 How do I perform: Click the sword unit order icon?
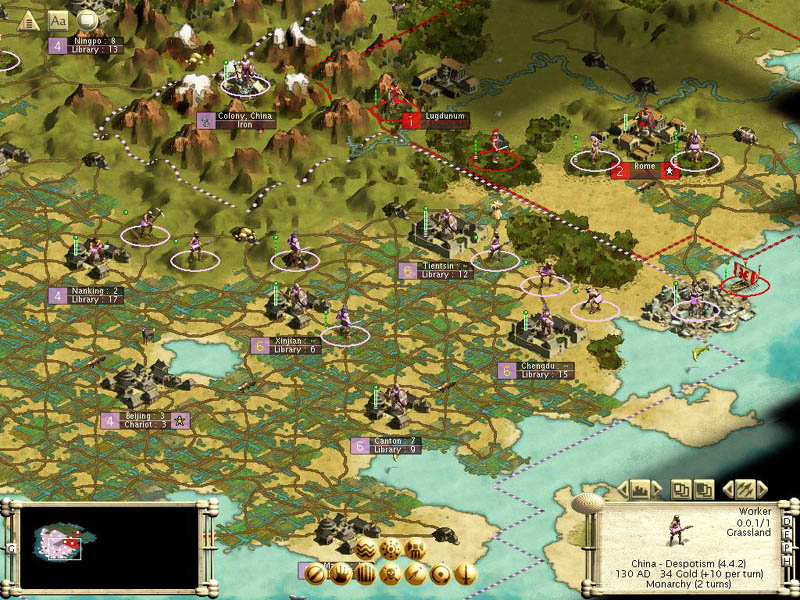tap(463, 574)
